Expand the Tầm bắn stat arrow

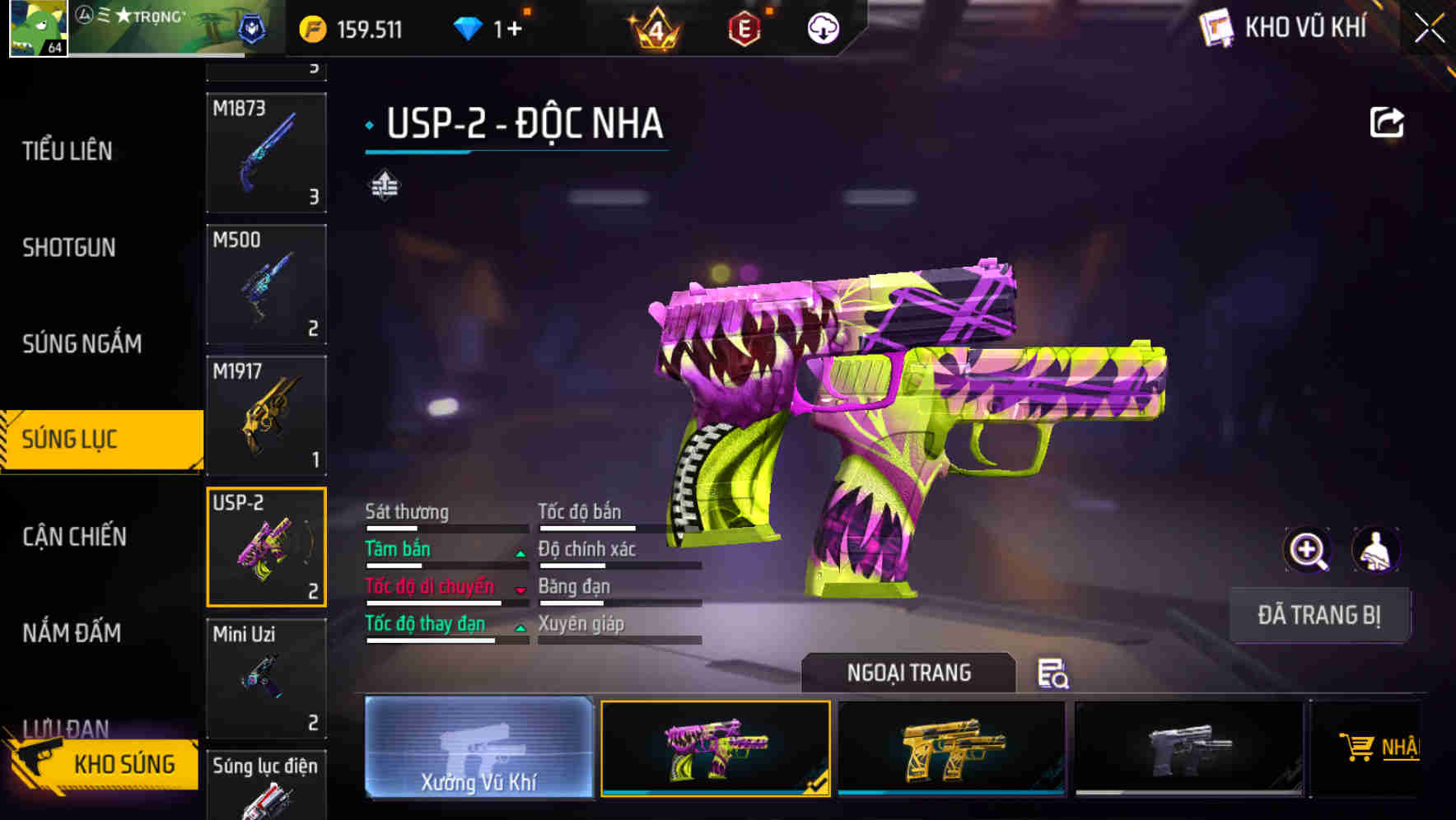[520, 552]
